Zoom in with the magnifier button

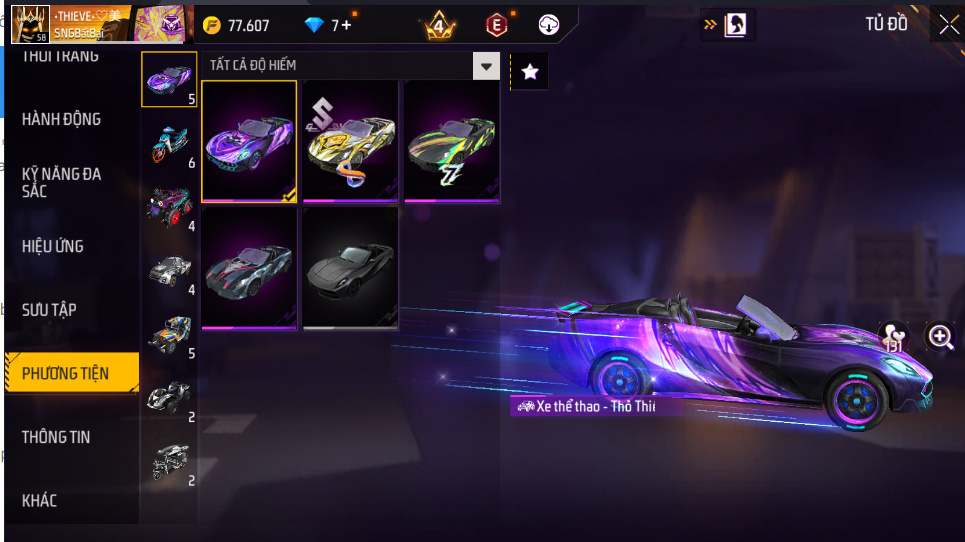941,337
